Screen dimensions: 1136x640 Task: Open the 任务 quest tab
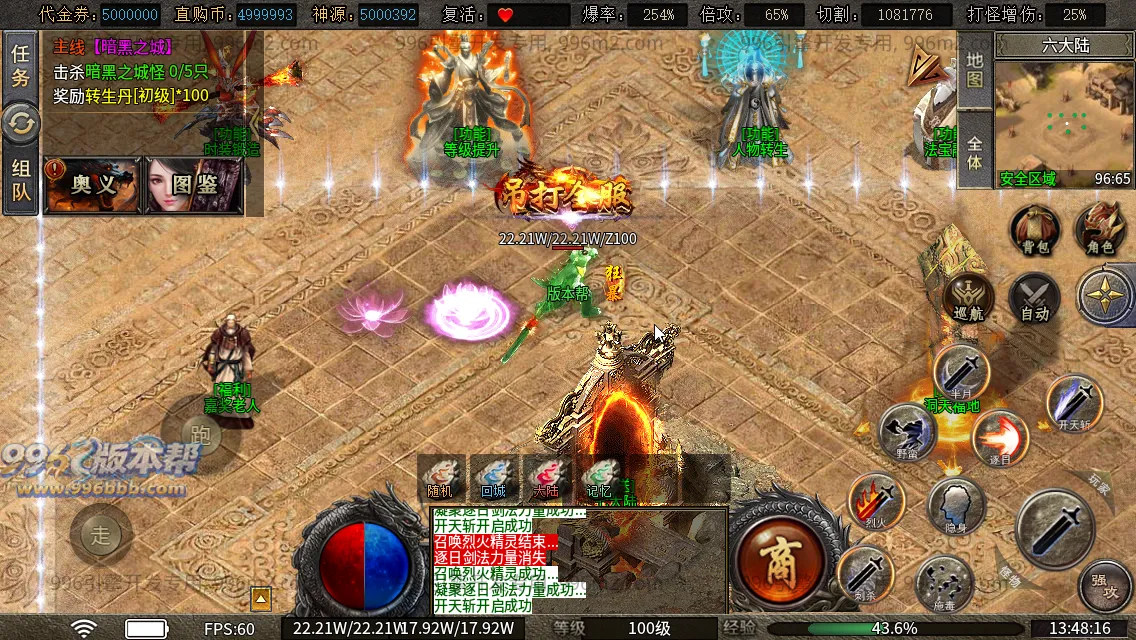click(x=20, y=65)
